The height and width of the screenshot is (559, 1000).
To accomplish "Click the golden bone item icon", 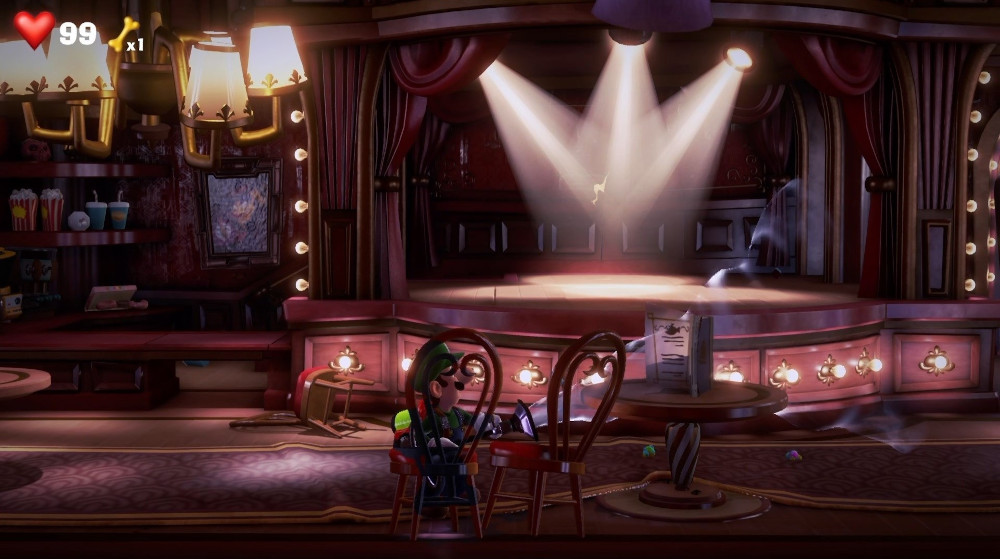I will click(122, 34).
